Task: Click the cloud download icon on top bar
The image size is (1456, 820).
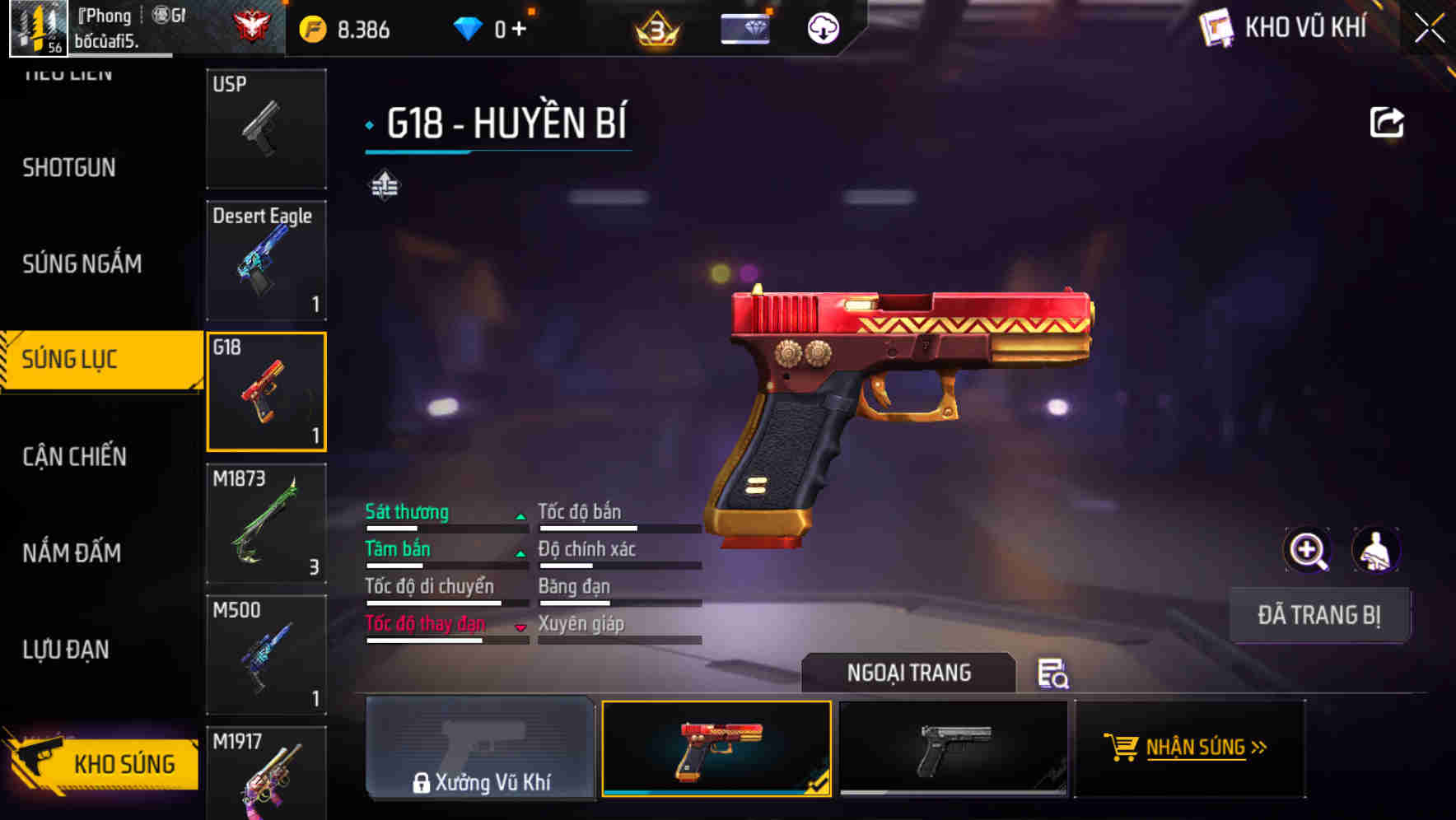Action: 821,27
